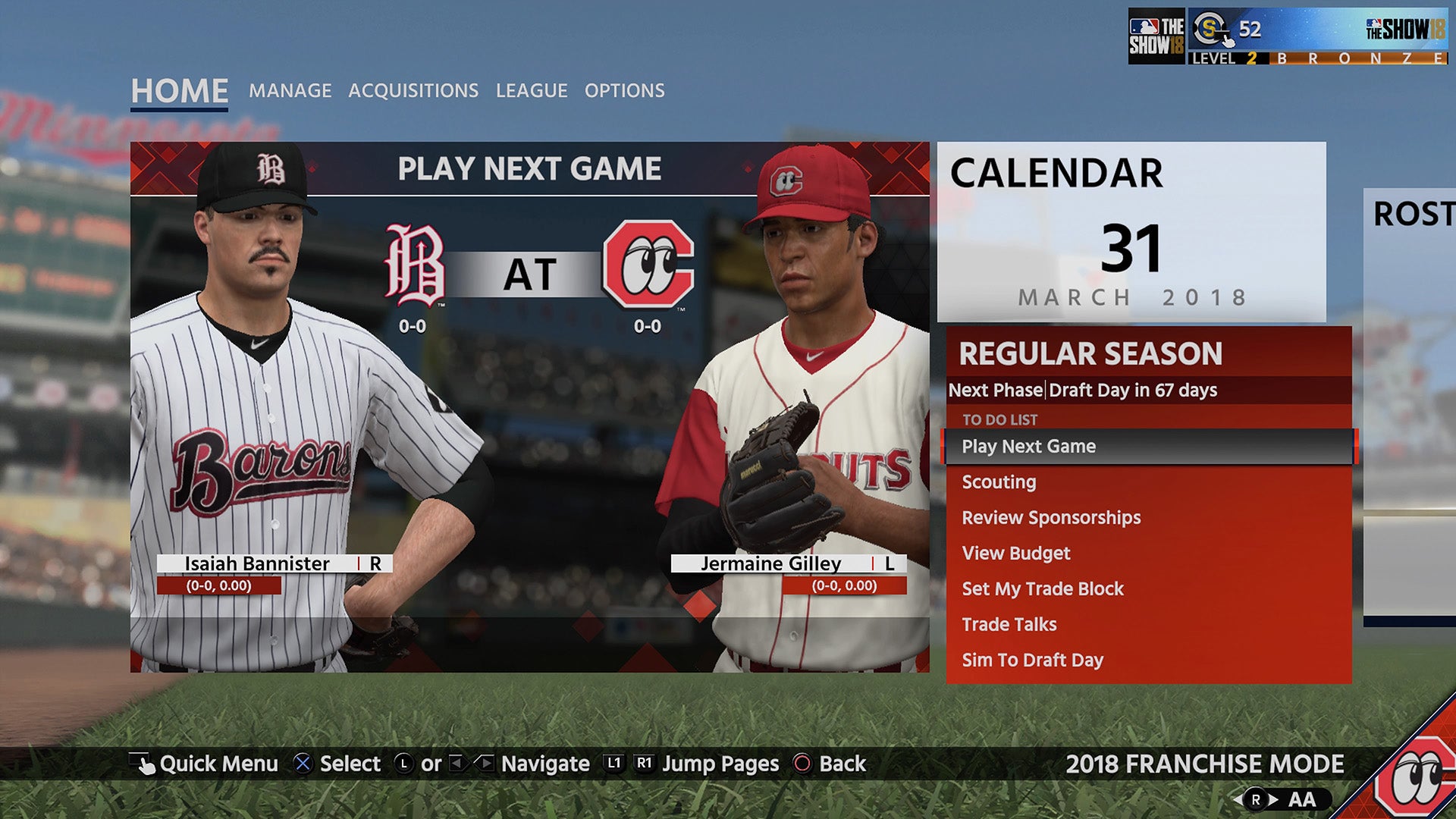Open the View Budget entry
1456x819 pixels.
[1016, 554]
